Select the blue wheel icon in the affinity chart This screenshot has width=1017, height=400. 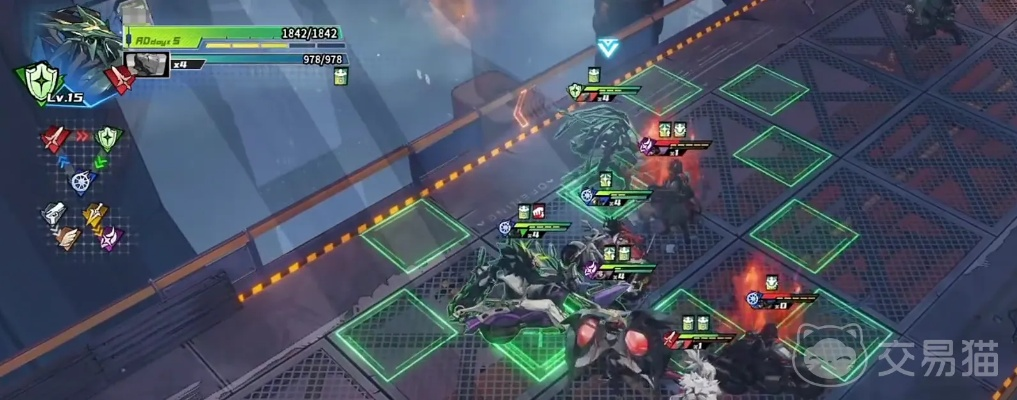[80, 181]
